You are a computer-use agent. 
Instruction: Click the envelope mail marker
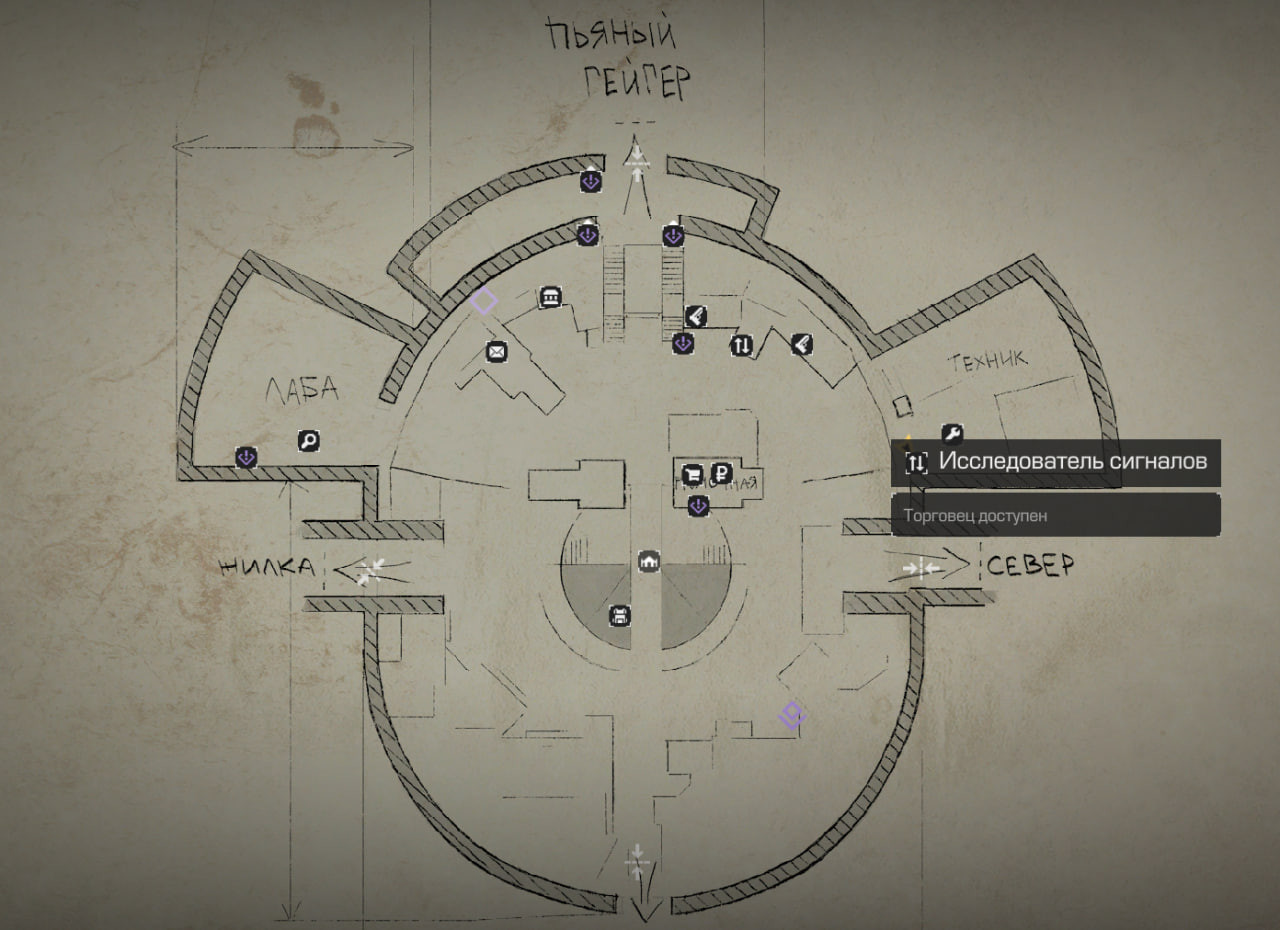pyautogui.click(x=496, y=351)
